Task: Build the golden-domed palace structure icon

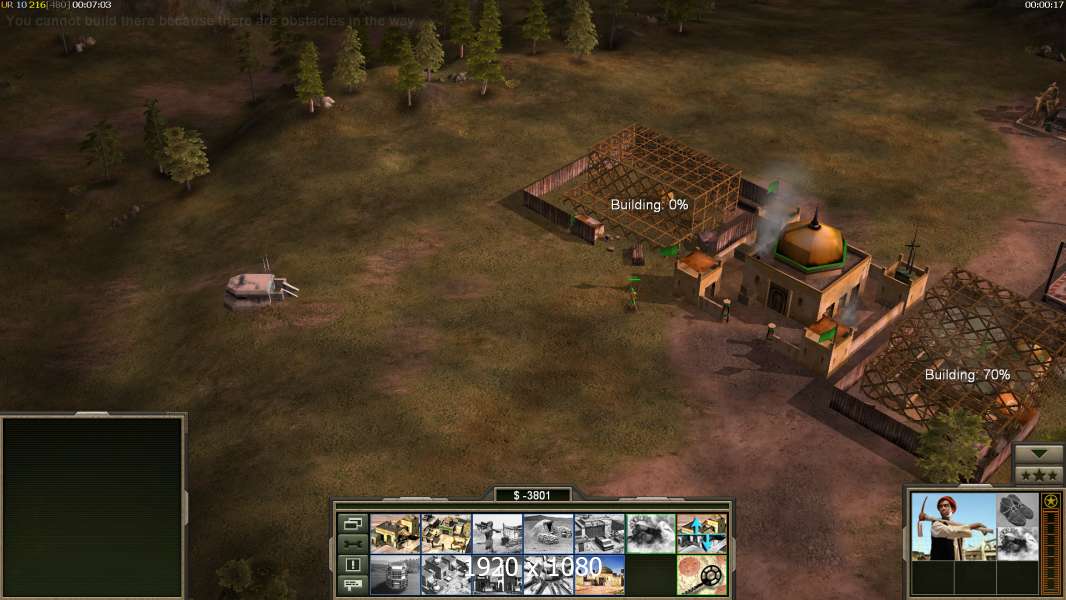Action: click(599, 575)
